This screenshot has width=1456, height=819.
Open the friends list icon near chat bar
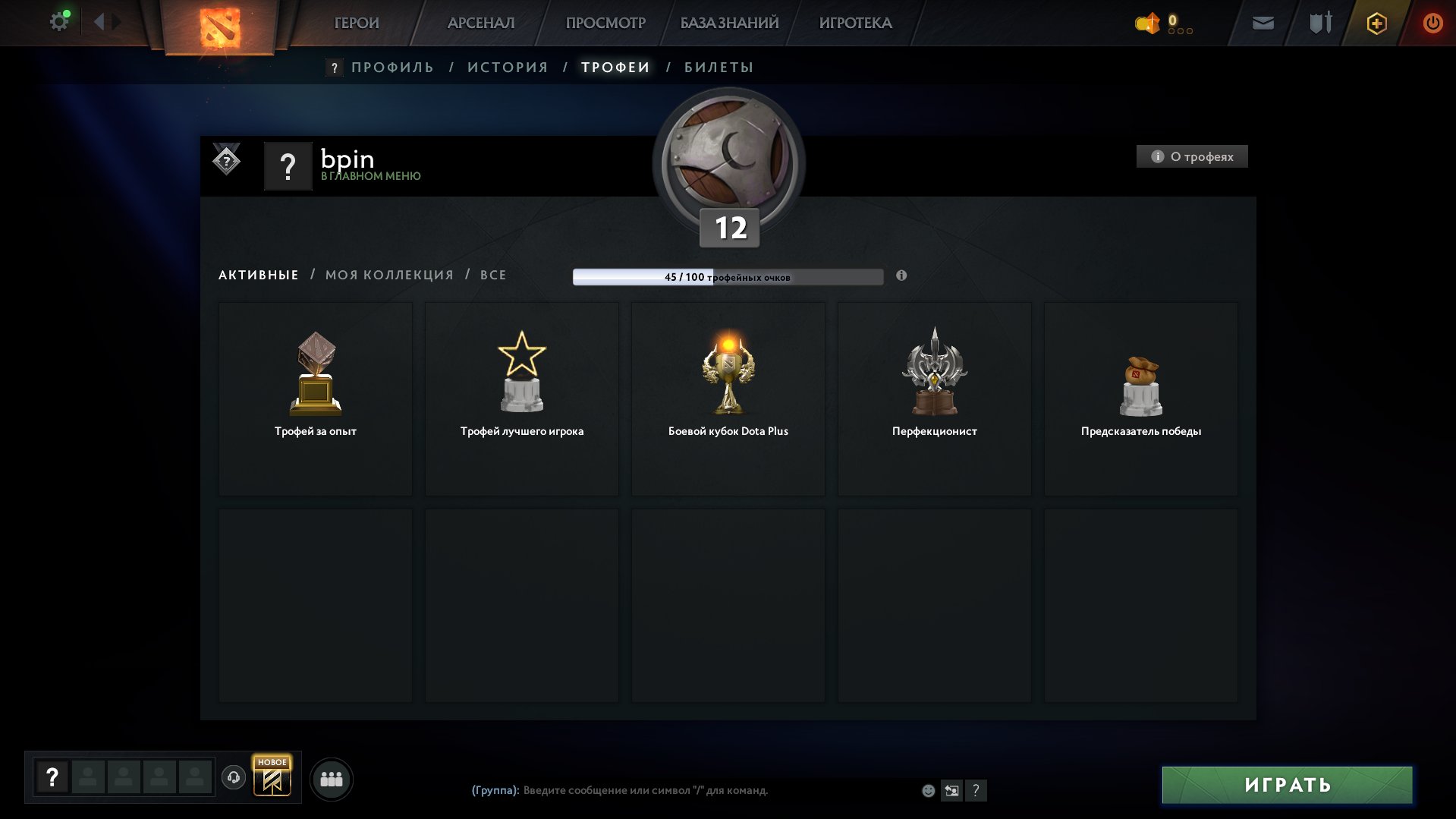tap(332, 778)
